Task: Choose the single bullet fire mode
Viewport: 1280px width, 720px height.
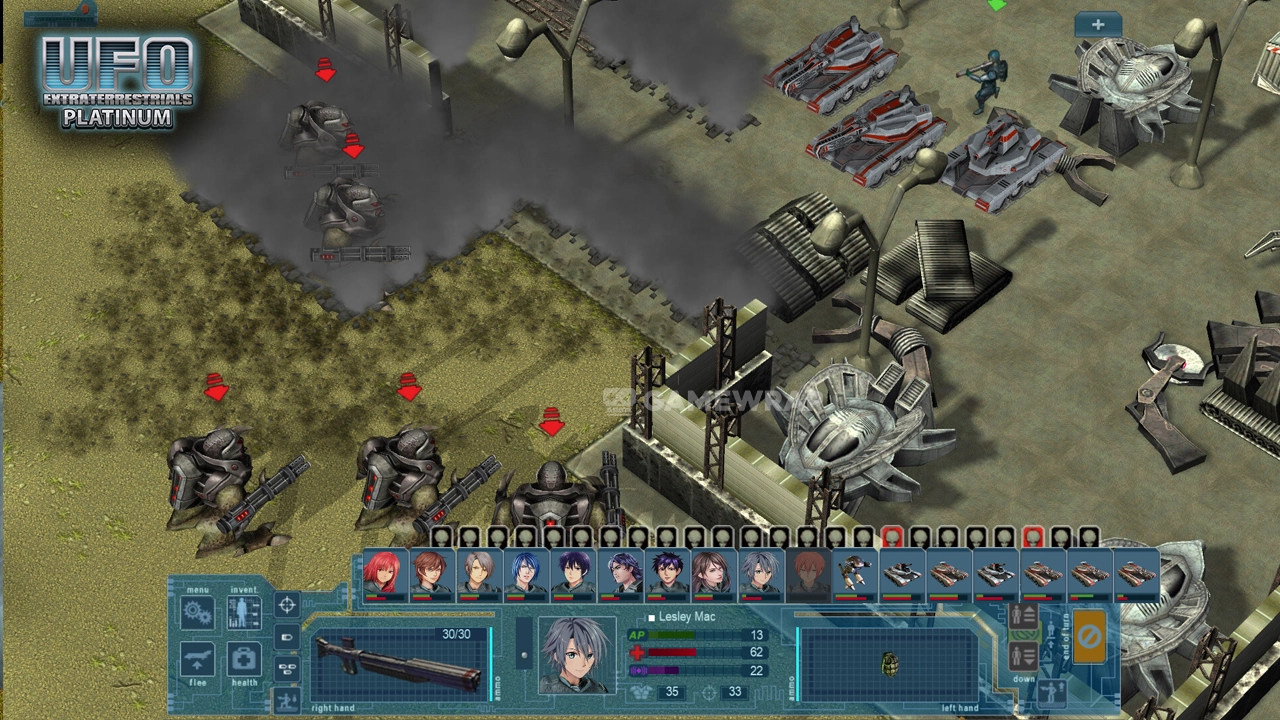Action: pos(287,636)
